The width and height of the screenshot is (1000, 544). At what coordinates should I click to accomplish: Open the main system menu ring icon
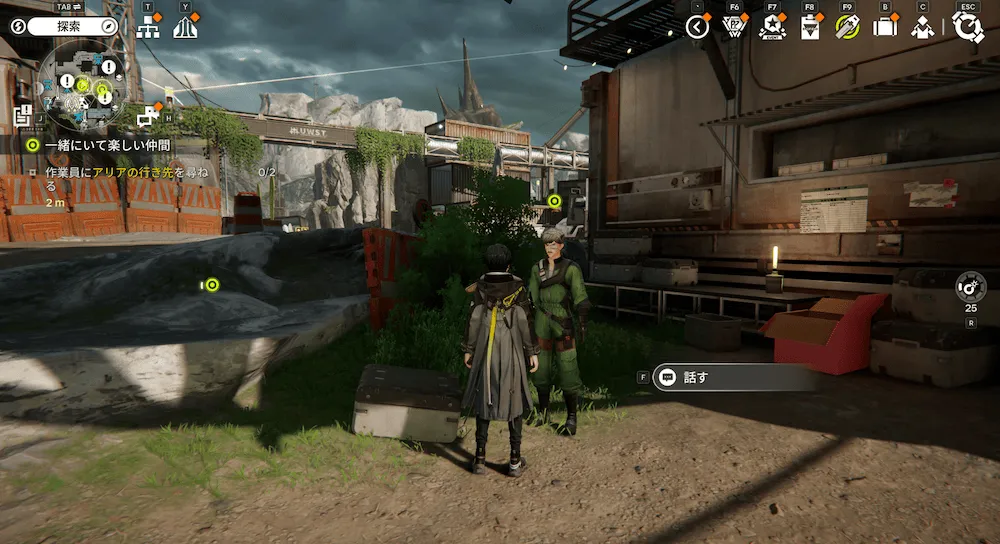click(967, 27)
